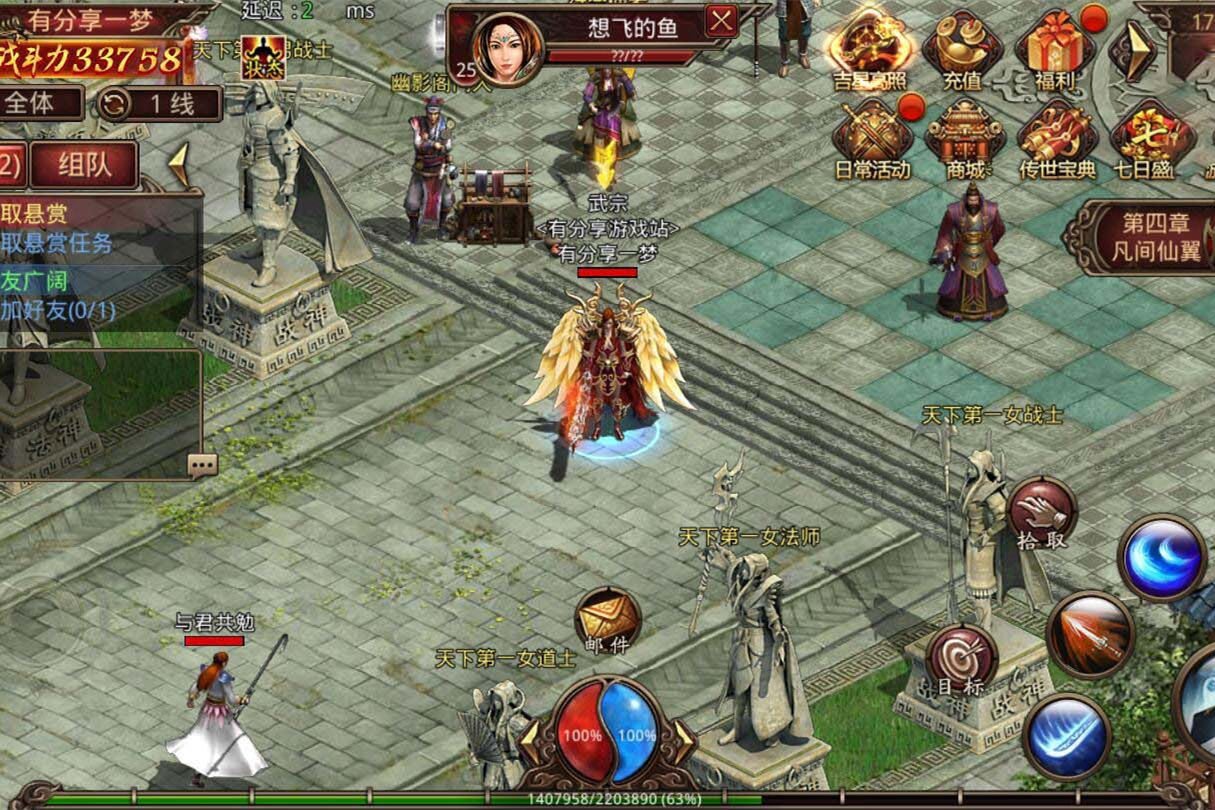Activate the blue wave skill
The image size is (1215, 810).
pos(1161,558)
